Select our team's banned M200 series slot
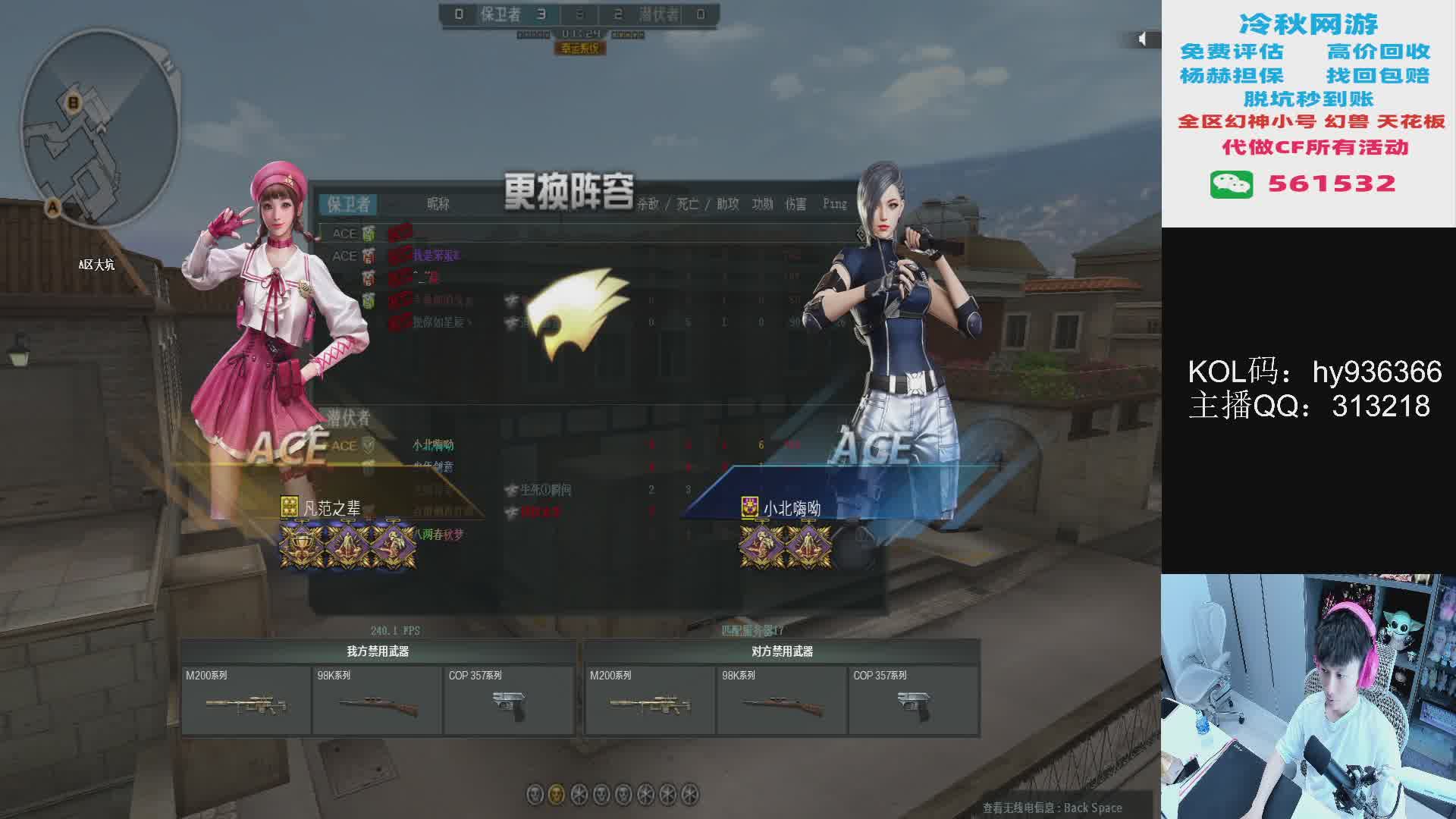The height and width of the screenshot is (819, 1456). tap(246, 701)
